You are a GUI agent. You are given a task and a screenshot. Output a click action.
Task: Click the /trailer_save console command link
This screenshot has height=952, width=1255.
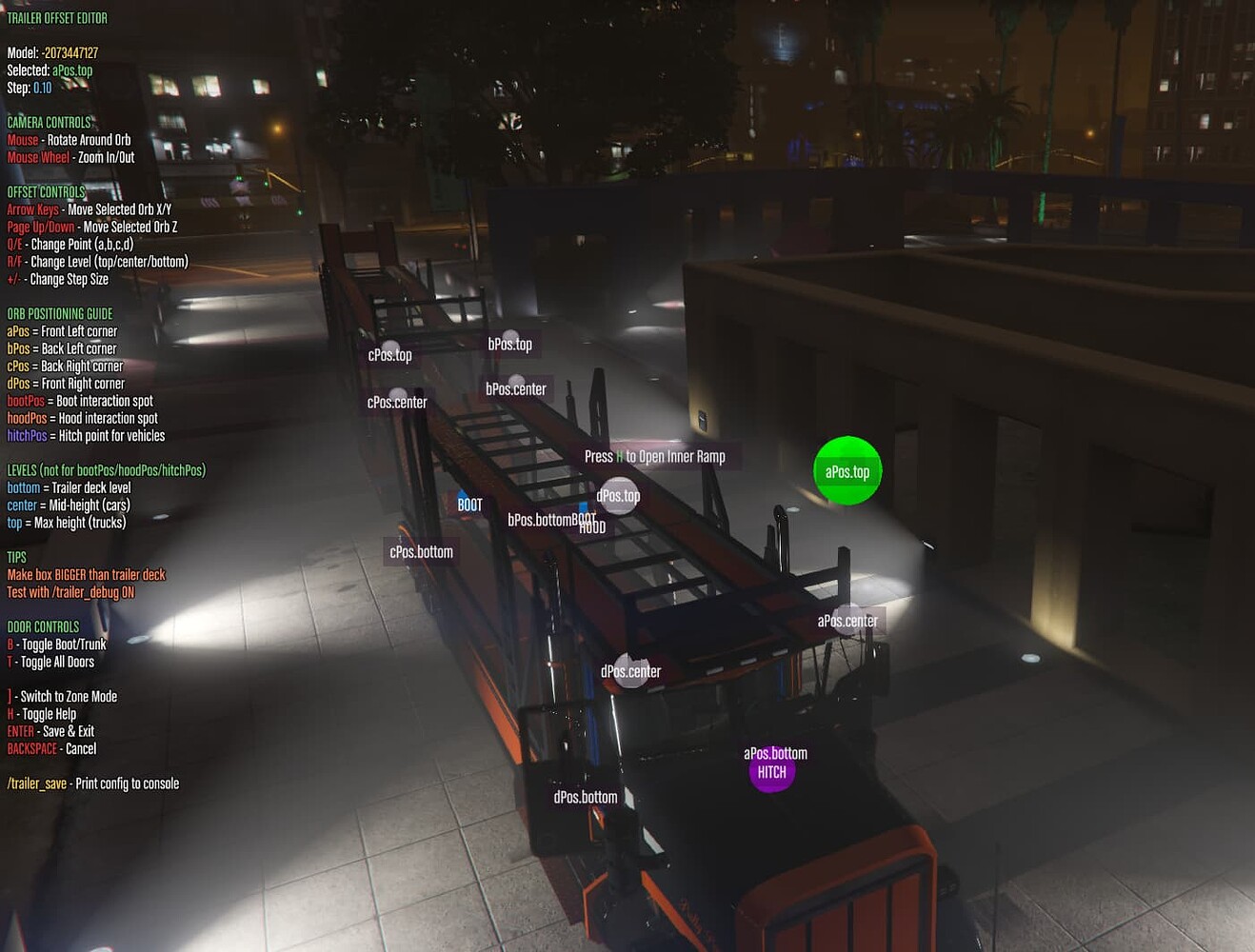[35, 783]
